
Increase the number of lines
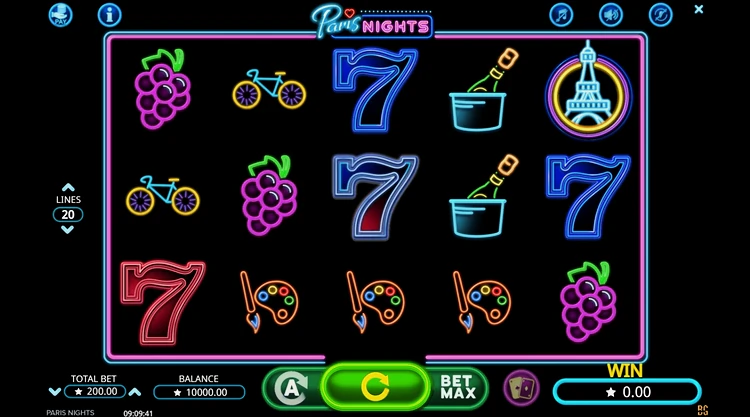click(x=68, y=187)
